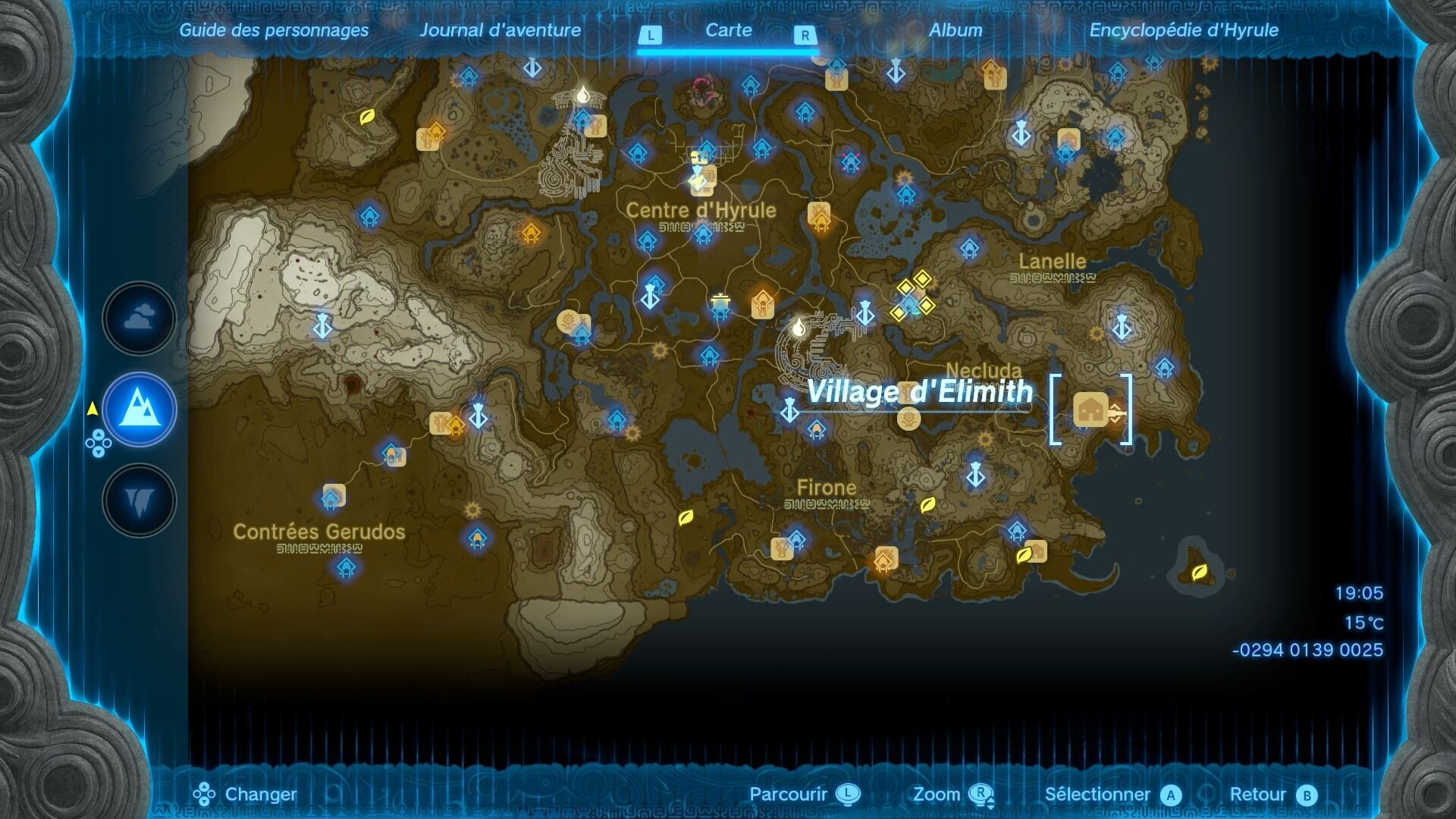Click the cooking pot icon west of Village d'Elimith
This screenshot has width=1456, height=819.
[719, 298]
